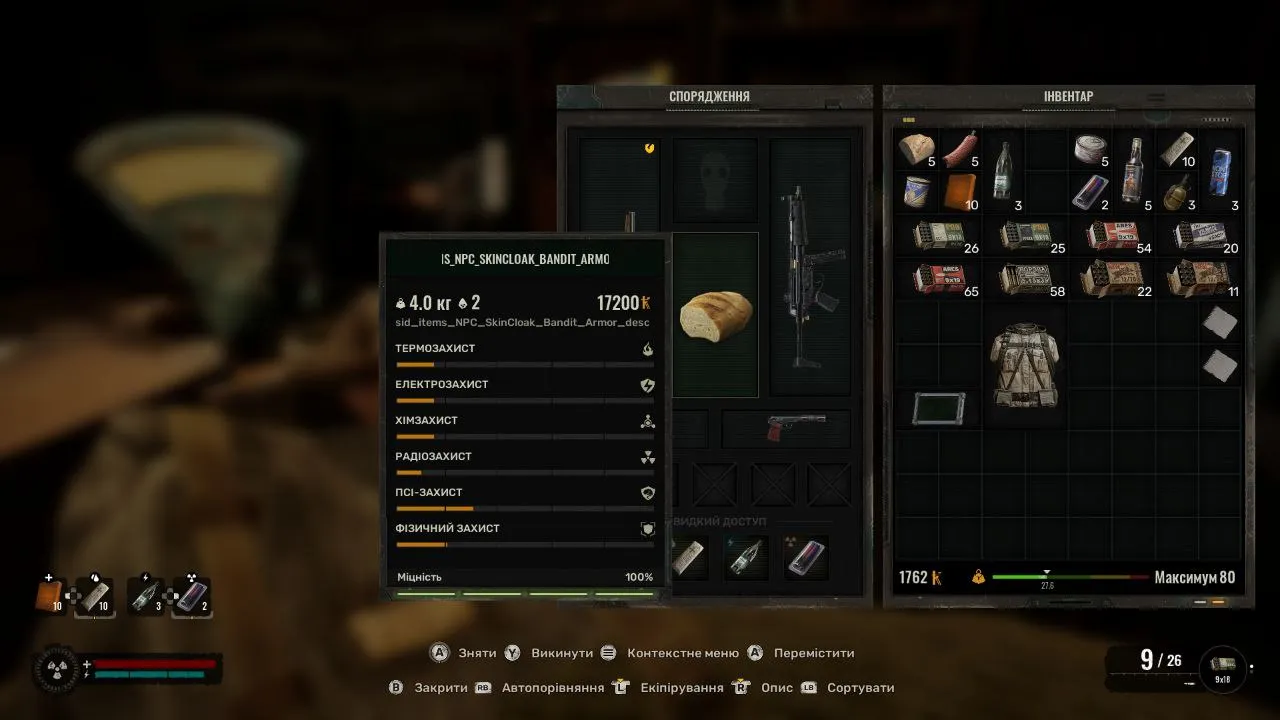Screen dimensions: 1280x720
Task: Pick the grenade stack in inventory
Action: click(x=1177, y=190)
